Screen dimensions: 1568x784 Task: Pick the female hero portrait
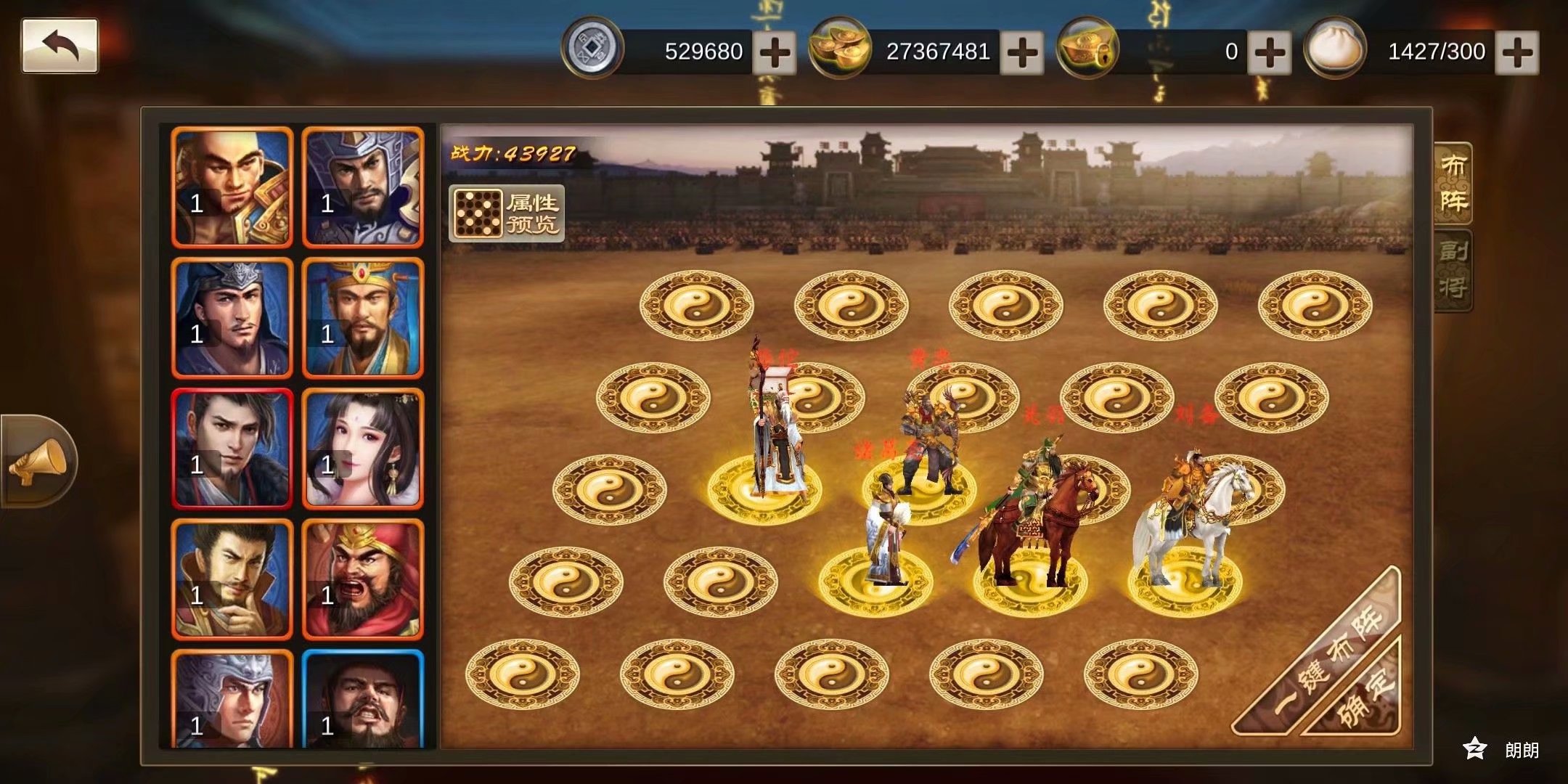tap(362, 449)
